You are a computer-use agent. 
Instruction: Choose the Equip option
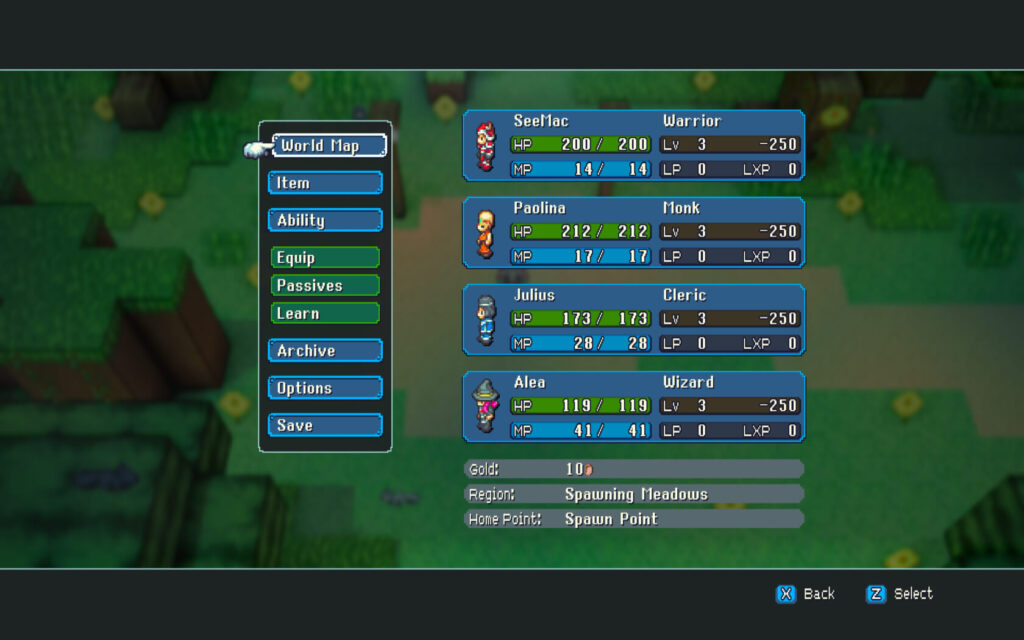pyautogui.click(x=325, y=258)
